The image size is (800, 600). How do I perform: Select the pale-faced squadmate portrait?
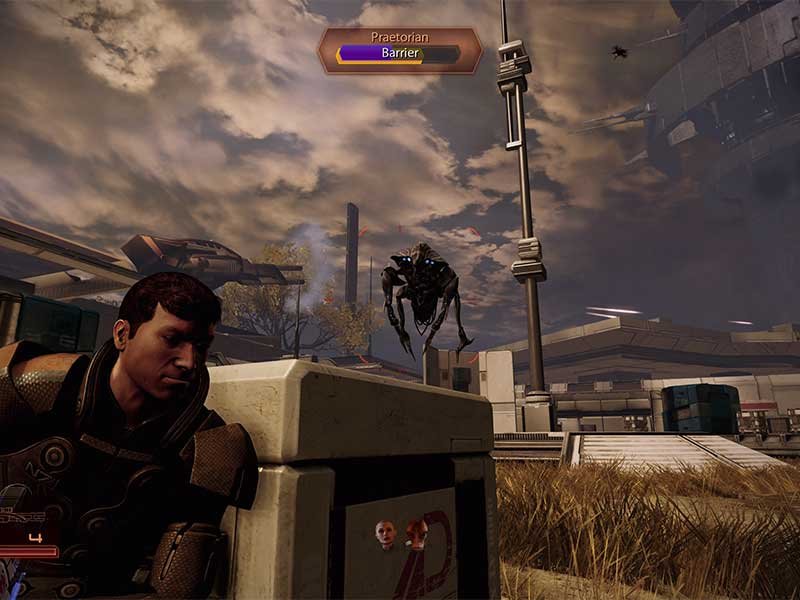click(x=384, y=531)
